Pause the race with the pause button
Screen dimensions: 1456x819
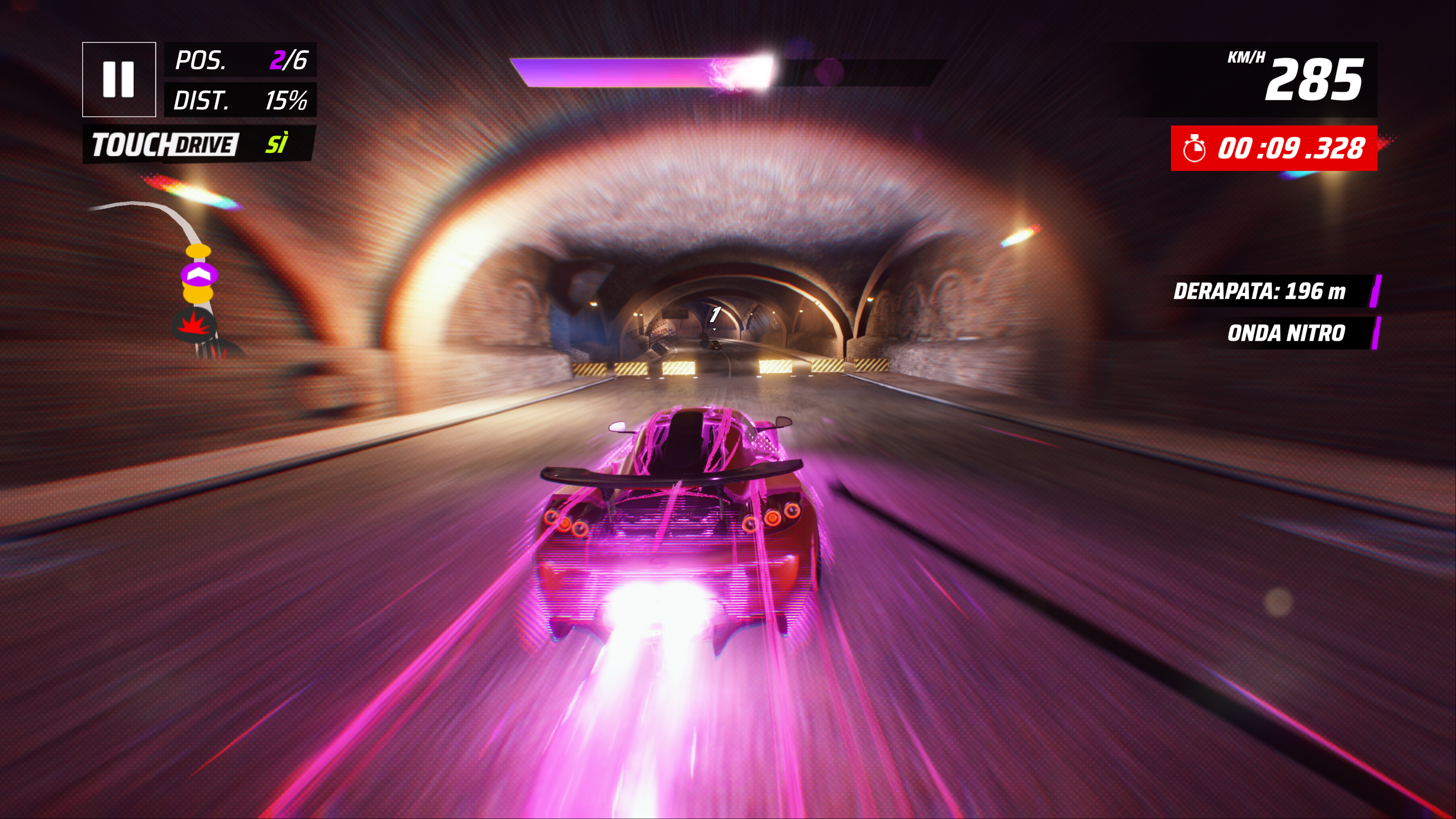[x=119, y=80]
